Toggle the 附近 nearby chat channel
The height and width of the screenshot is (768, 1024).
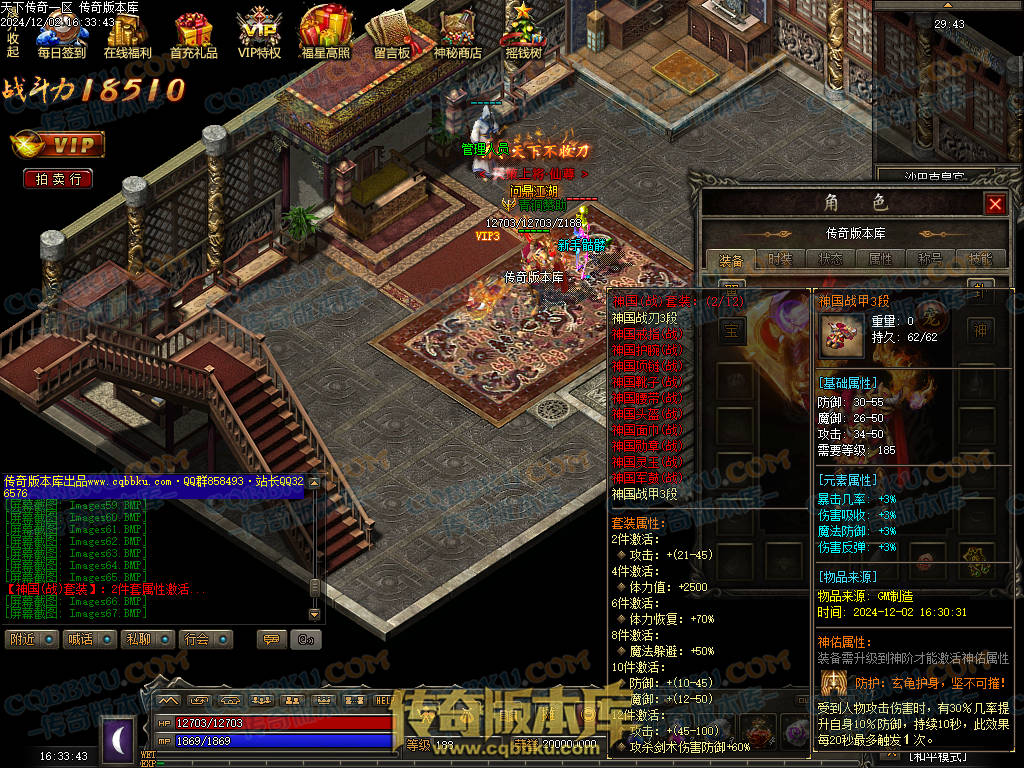click(31, 639)
